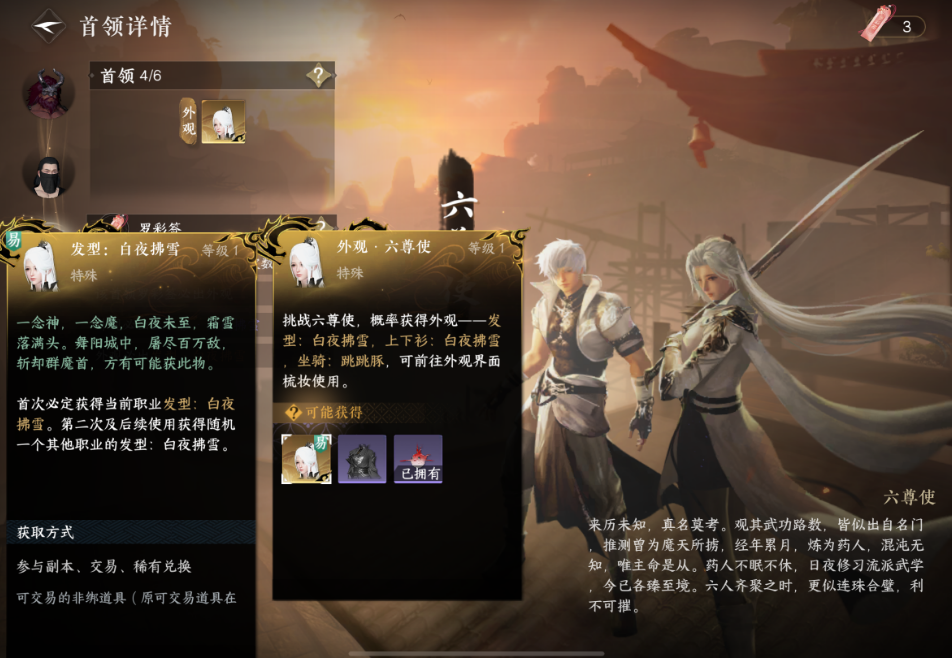
Task: Select the red horned boss portrait
Action: click(48, 94)
